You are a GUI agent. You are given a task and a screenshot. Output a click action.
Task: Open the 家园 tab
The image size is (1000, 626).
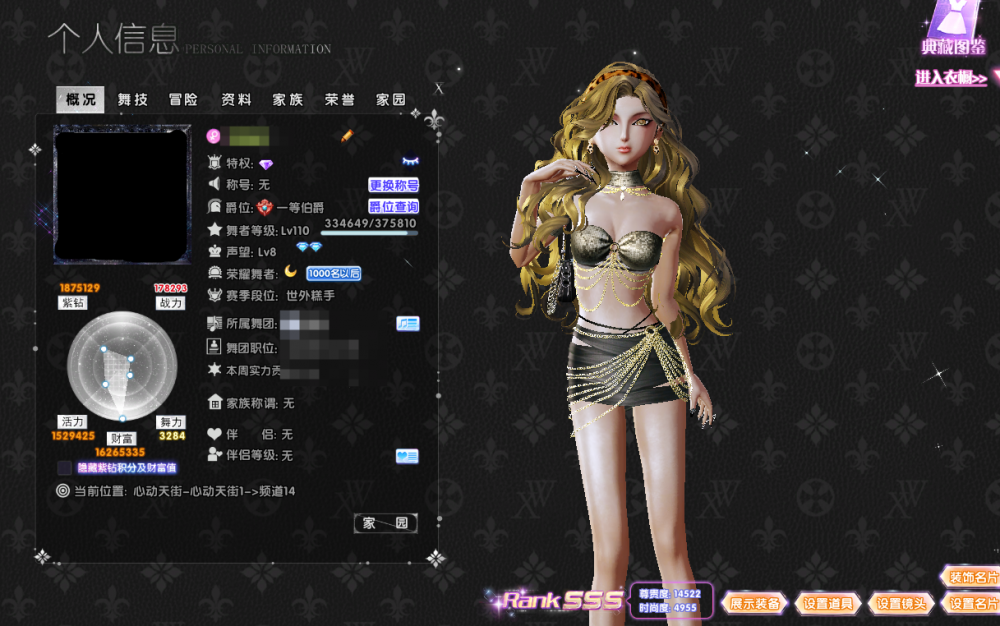pyautogui.click(x=390, y=100)
